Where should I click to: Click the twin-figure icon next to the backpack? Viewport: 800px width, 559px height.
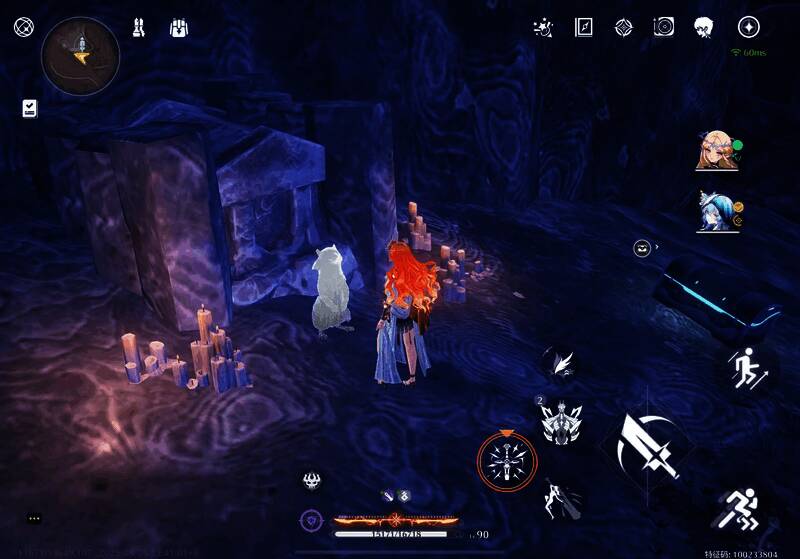[x=139, y=28]
